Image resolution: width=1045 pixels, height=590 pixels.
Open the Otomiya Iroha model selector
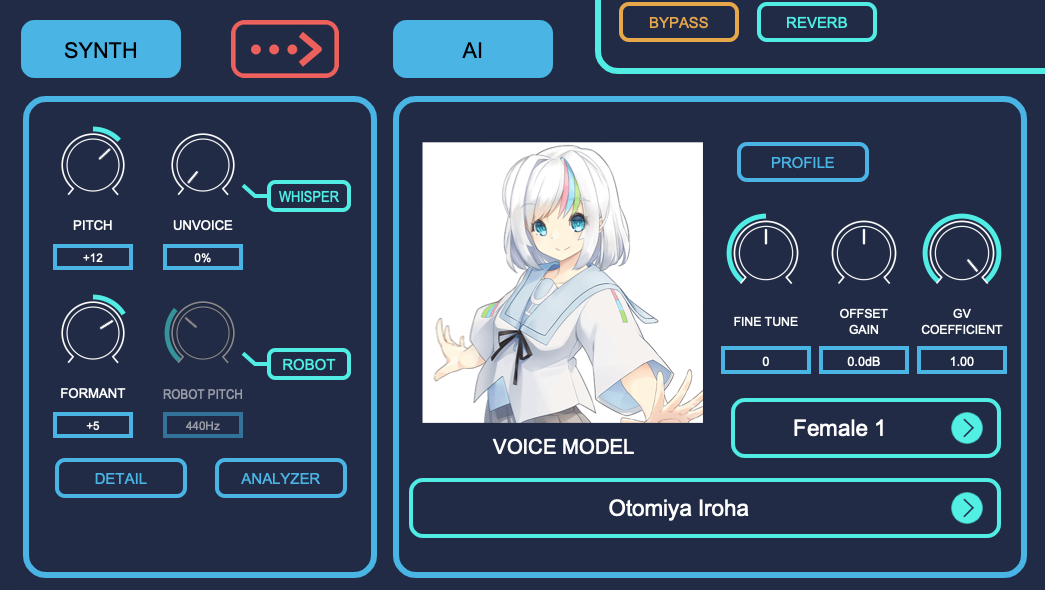coord(704,508)
